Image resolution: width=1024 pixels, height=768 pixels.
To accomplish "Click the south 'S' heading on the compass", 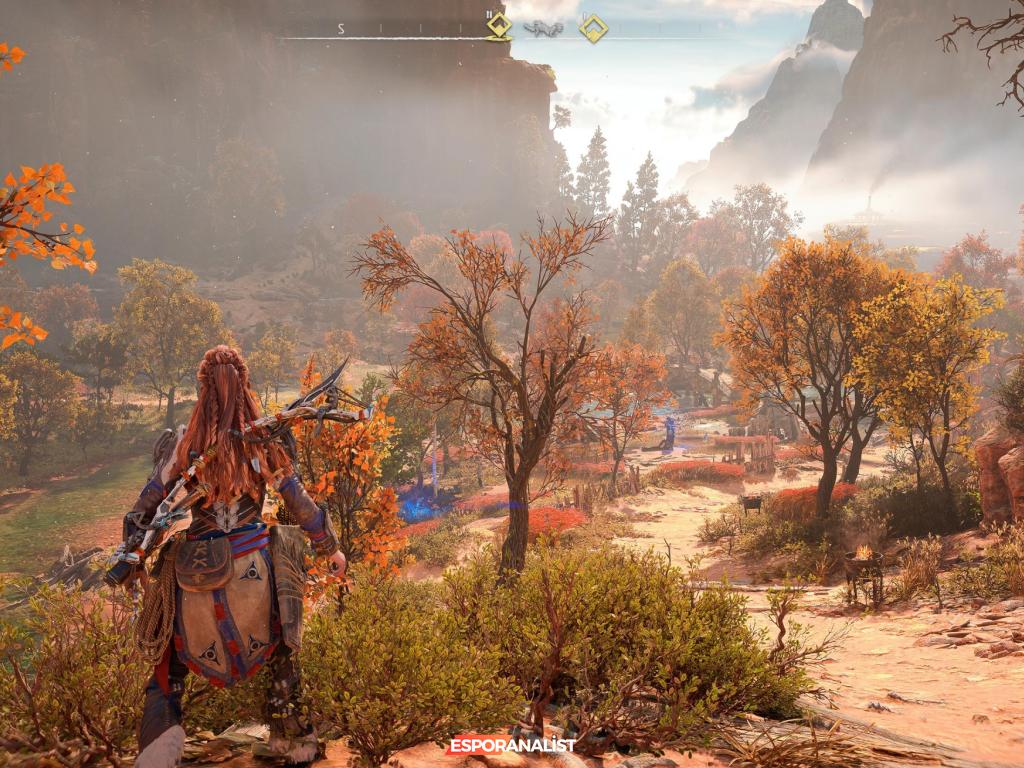I will click(341, 29).
